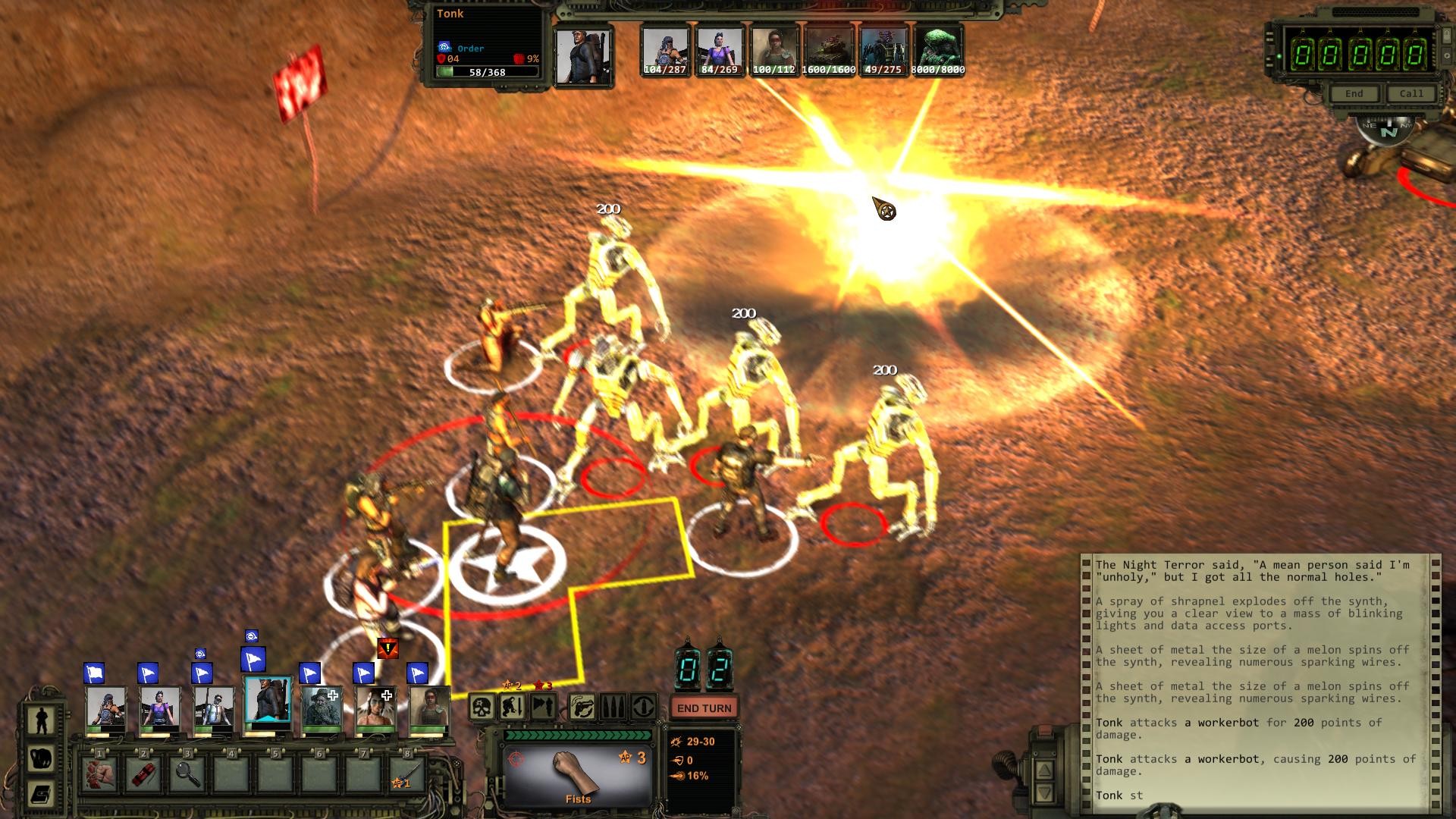End the current combat turn
This screenshot has height=819, width=1456.
(704, 708)
